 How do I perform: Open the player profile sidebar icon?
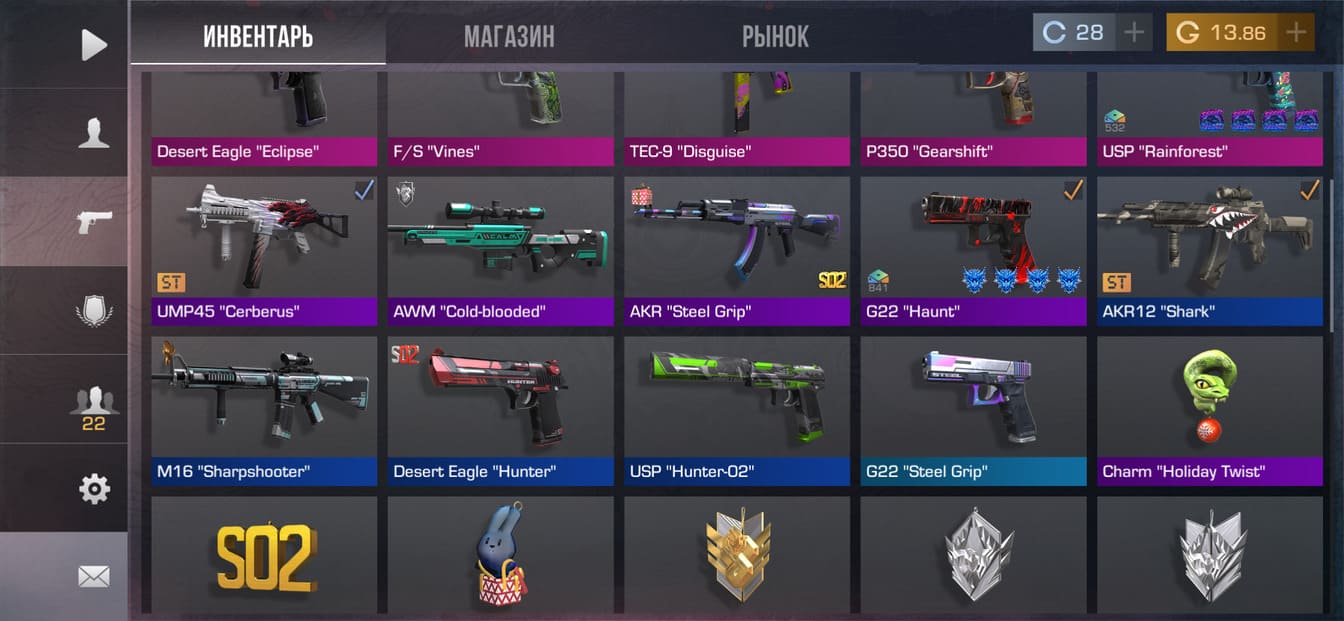[x=93, y=133]
